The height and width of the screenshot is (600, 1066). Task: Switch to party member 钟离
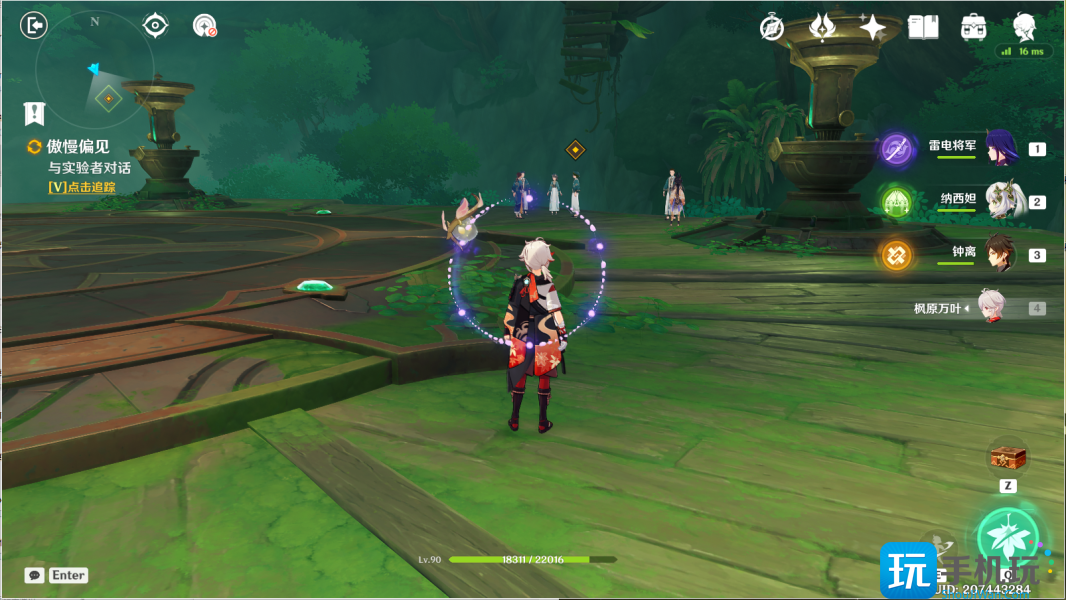coord(1001,254)
